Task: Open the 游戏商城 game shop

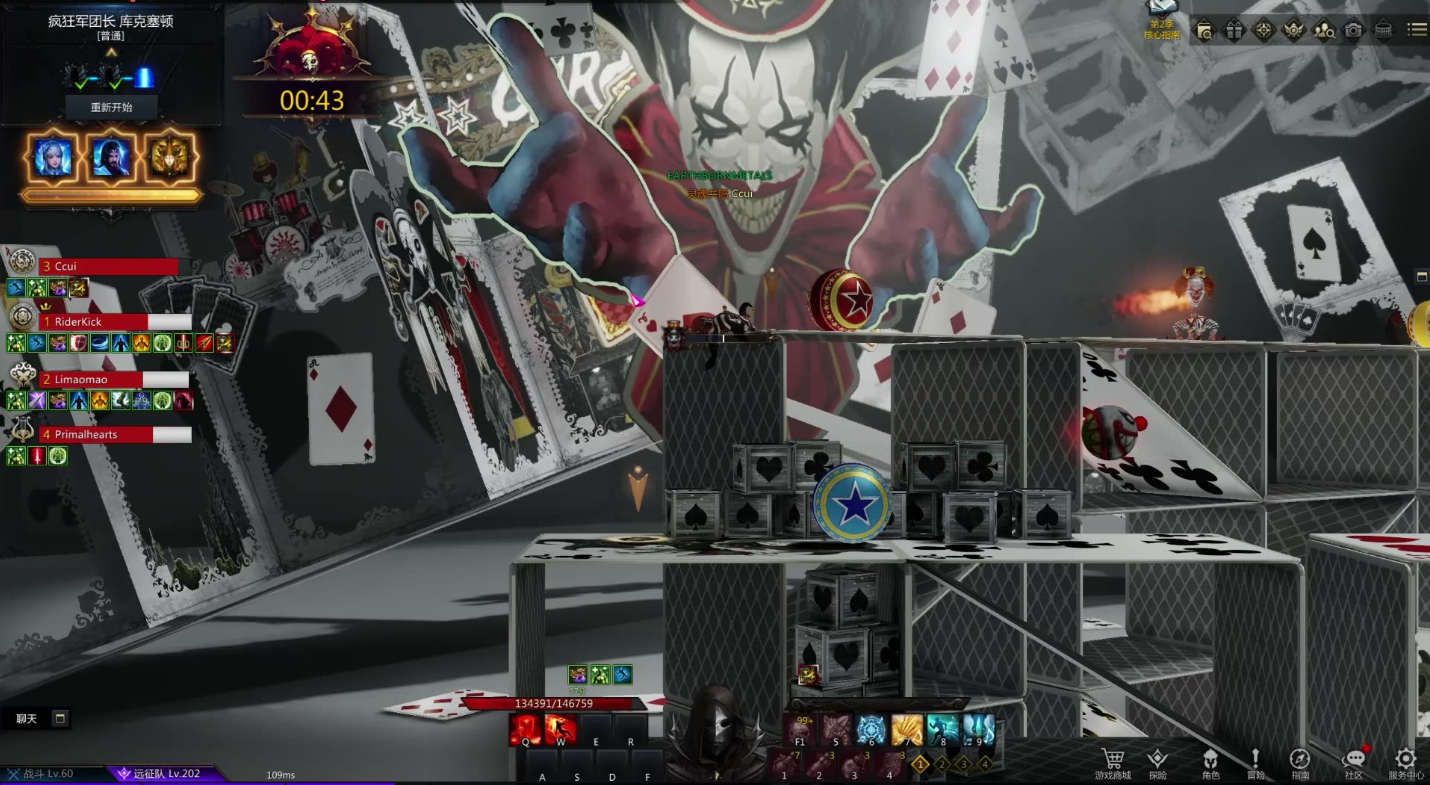Action: [1112, 762]
